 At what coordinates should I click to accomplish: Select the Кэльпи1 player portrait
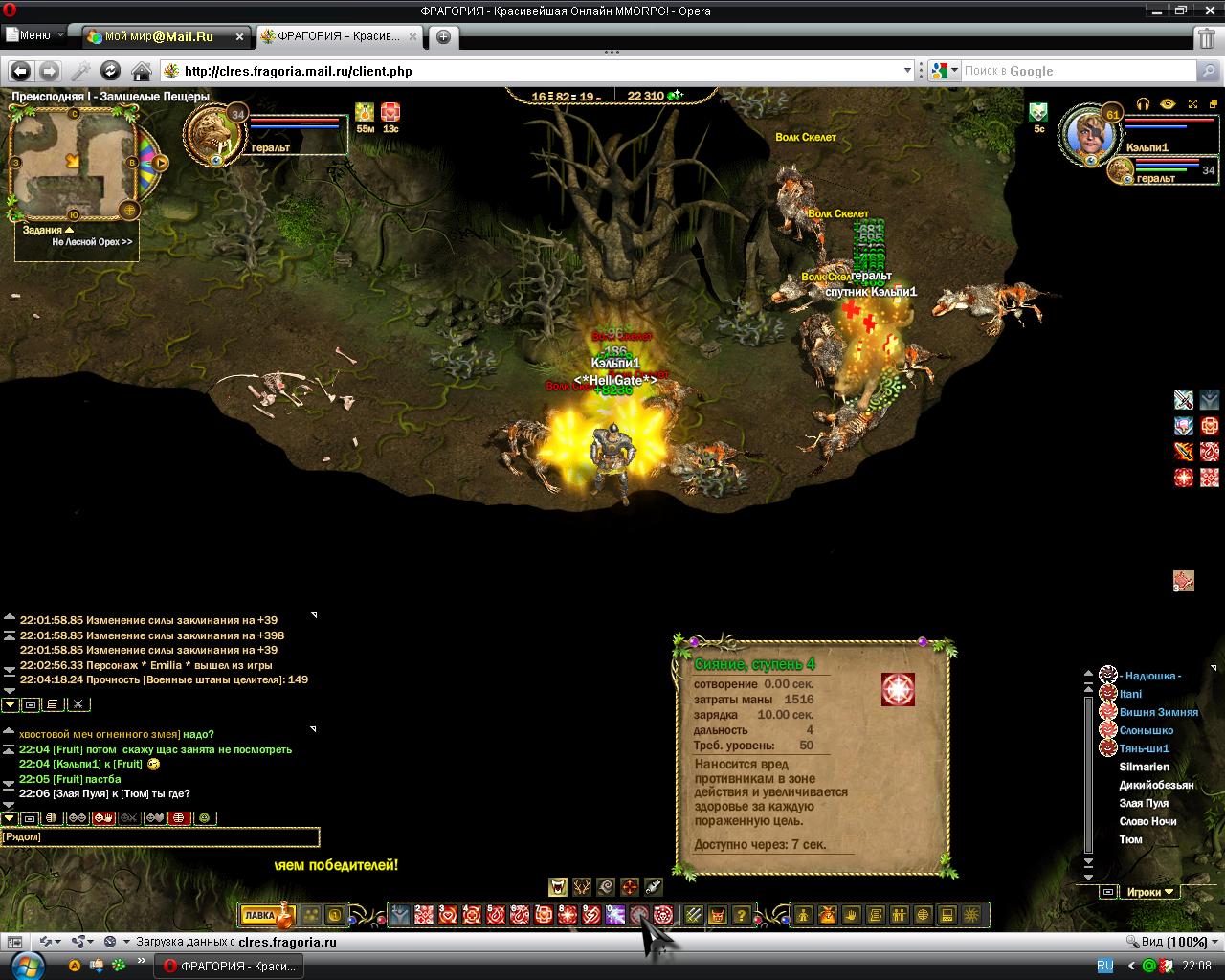pyautogui.click(x=1090, y=133)
